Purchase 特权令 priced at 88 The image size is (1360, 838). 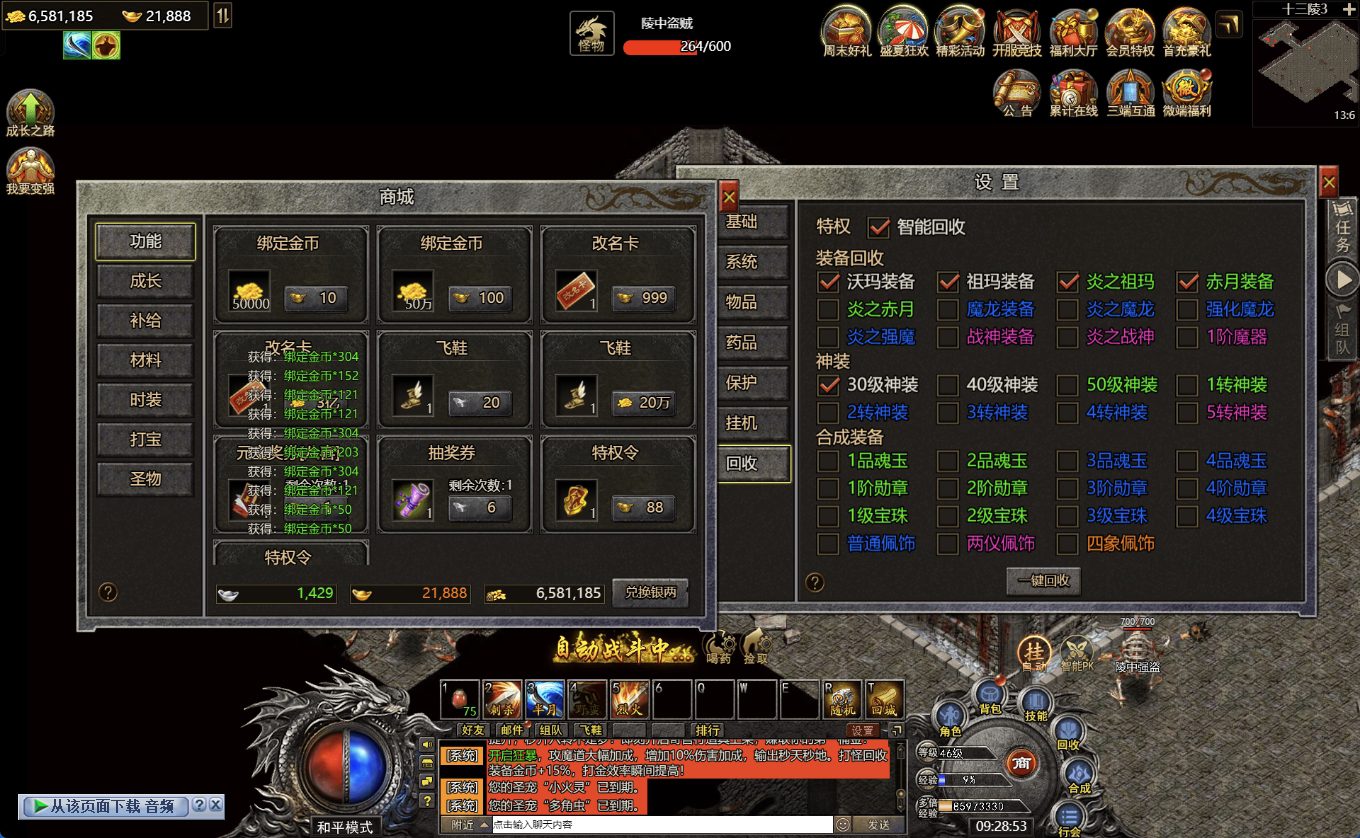click(643, 507)
